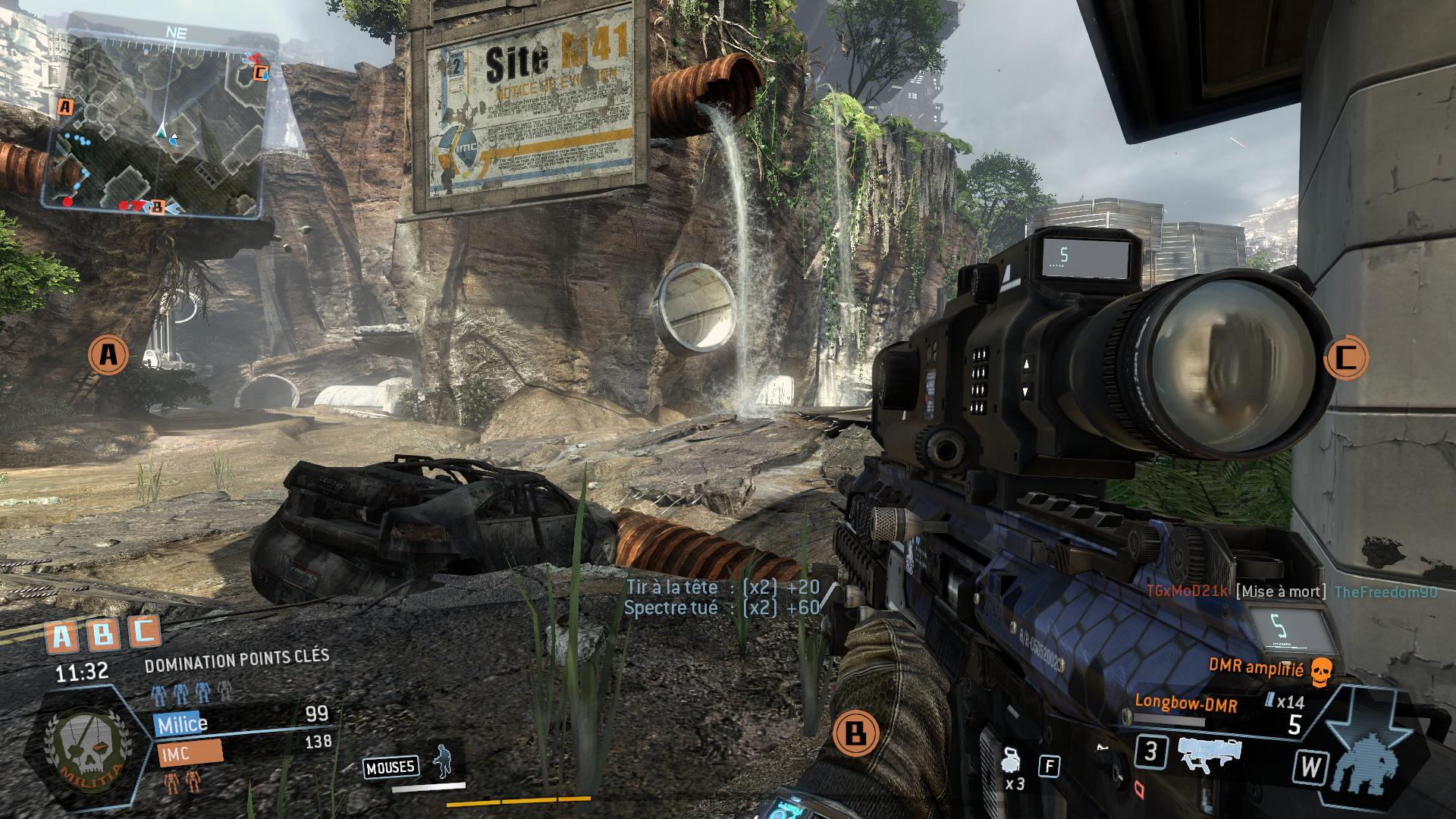Select hardpoint B objective marker in the world view
The image size is (1456, 819).
pos(855,733)
